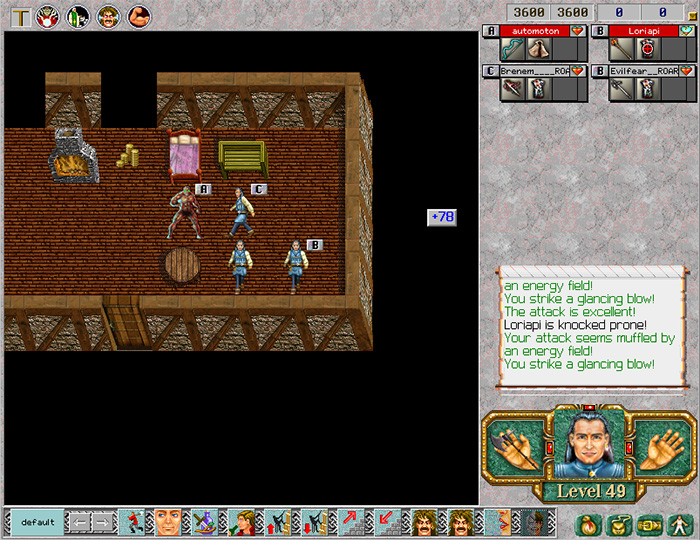Screen dimensions: 700x540
Task: Select Loriapi's red cross shield armor slot
Action: click(x=648, y=50)
